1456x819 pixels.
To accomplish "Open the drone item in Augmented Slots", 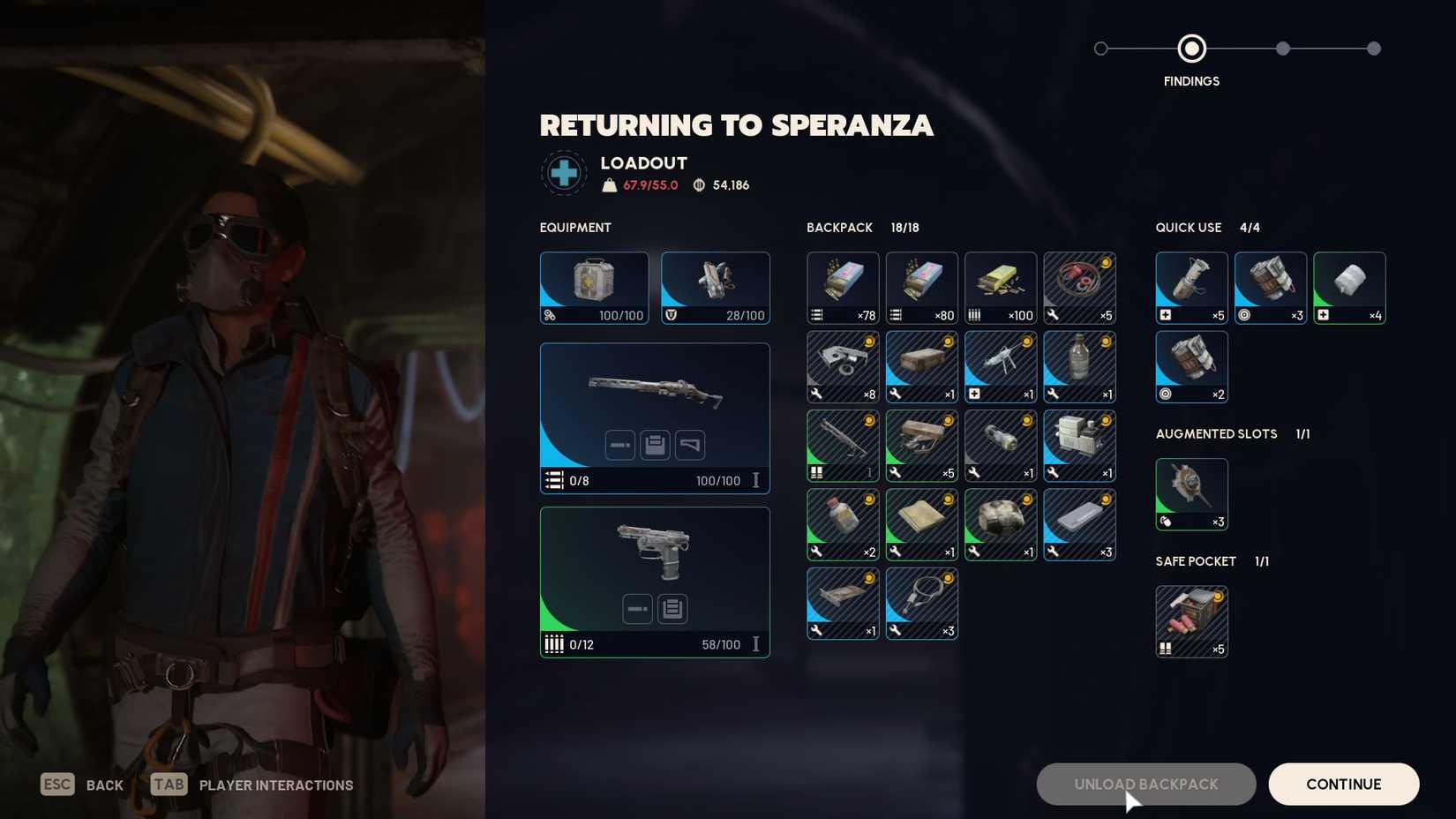I will click(x=1191, y=494).
